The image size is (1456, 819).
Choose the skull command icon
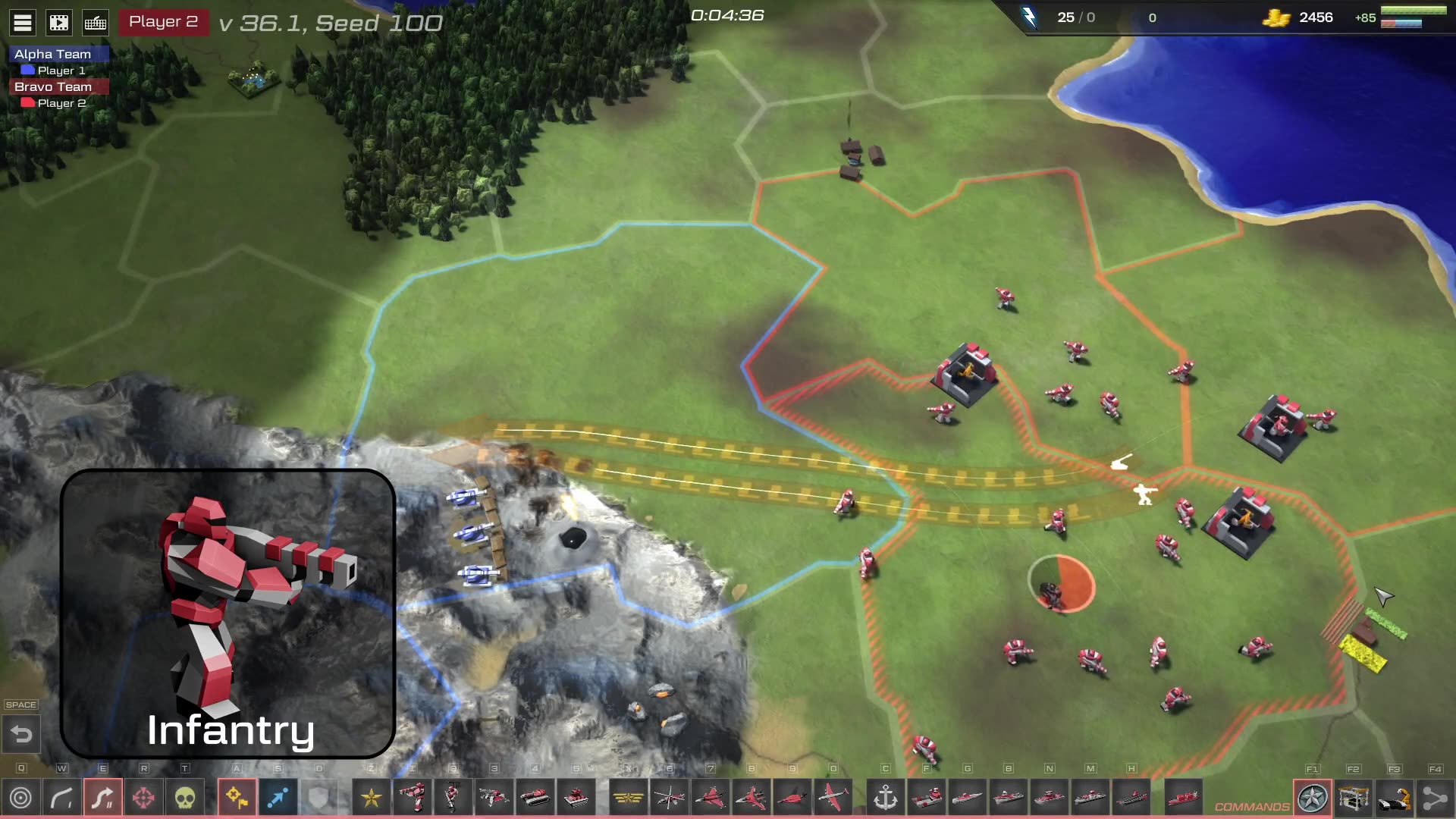click(185, 798)
